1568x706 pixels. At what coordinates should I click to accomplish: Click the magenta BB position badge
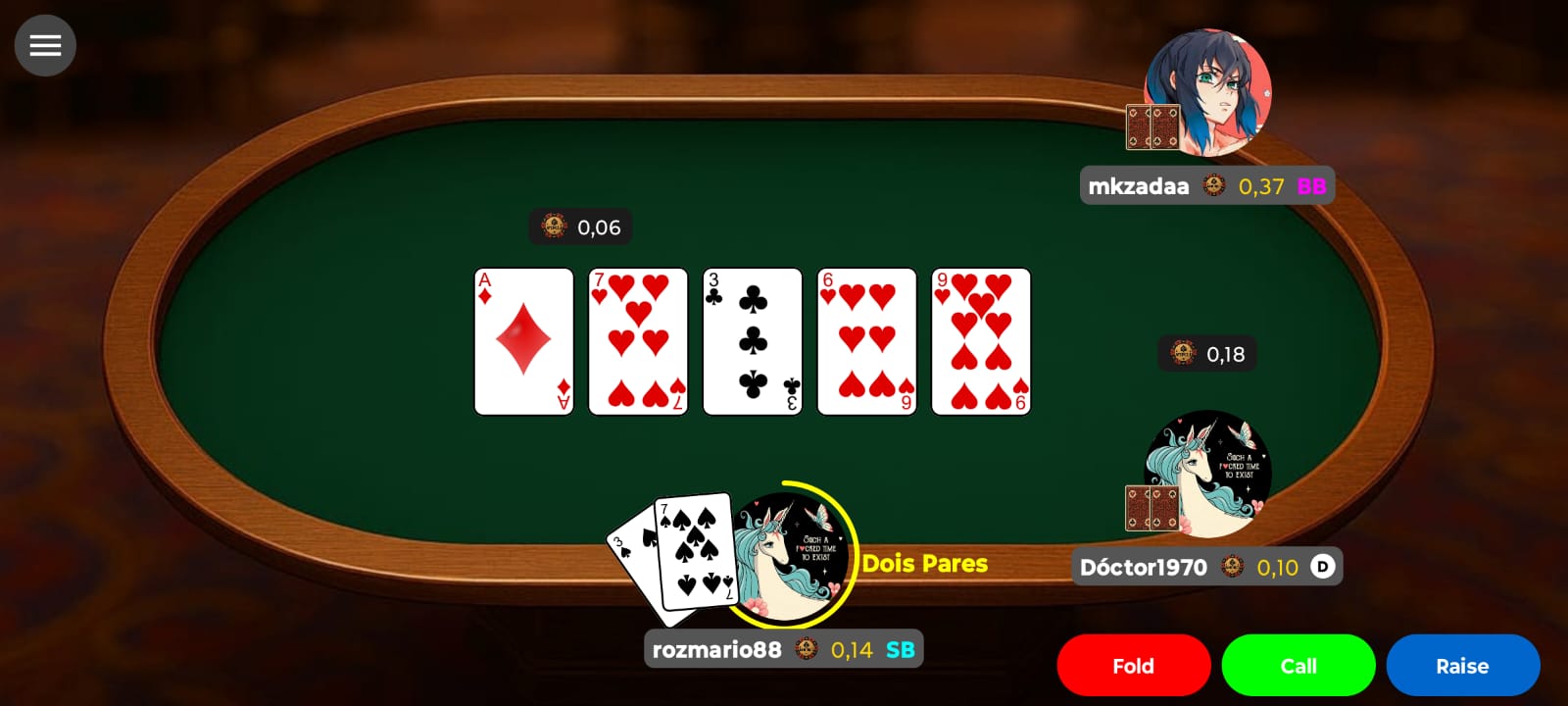[1310, 185]
